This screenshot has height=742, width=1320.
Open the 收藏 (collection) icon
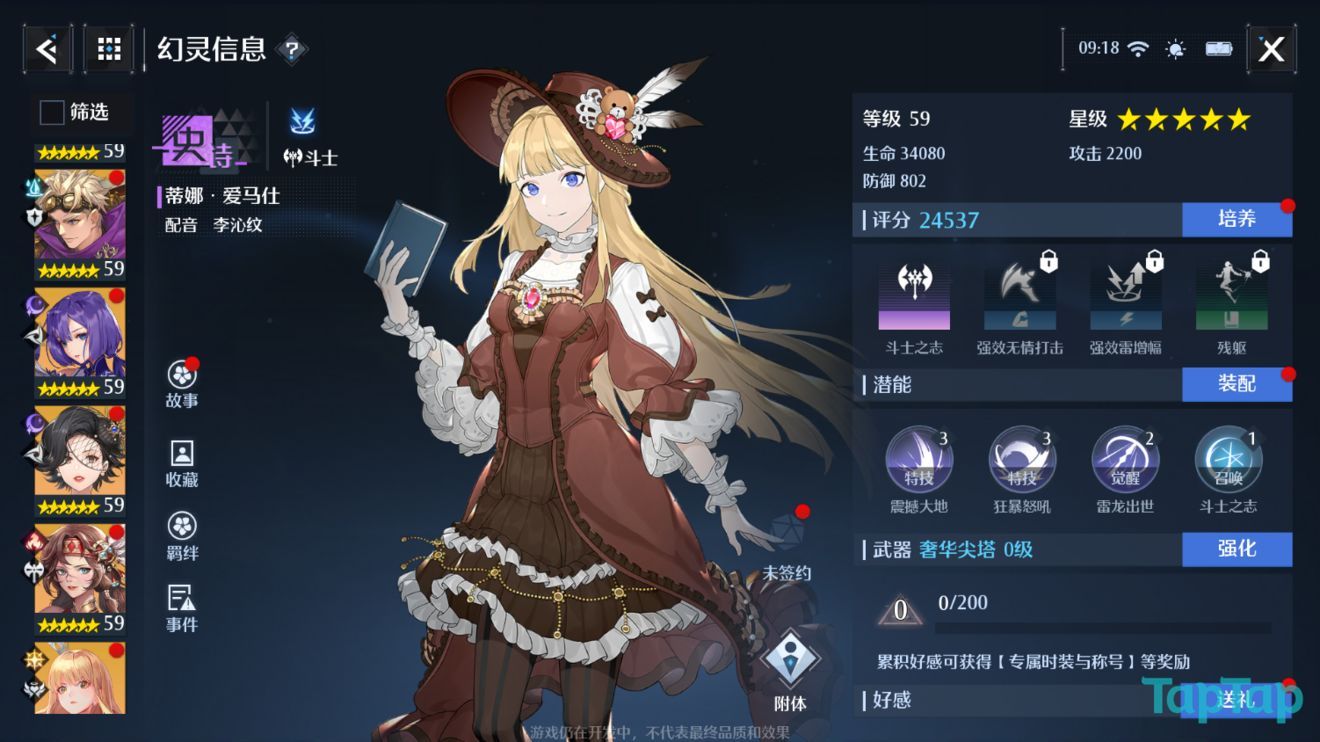click(181, 452)
